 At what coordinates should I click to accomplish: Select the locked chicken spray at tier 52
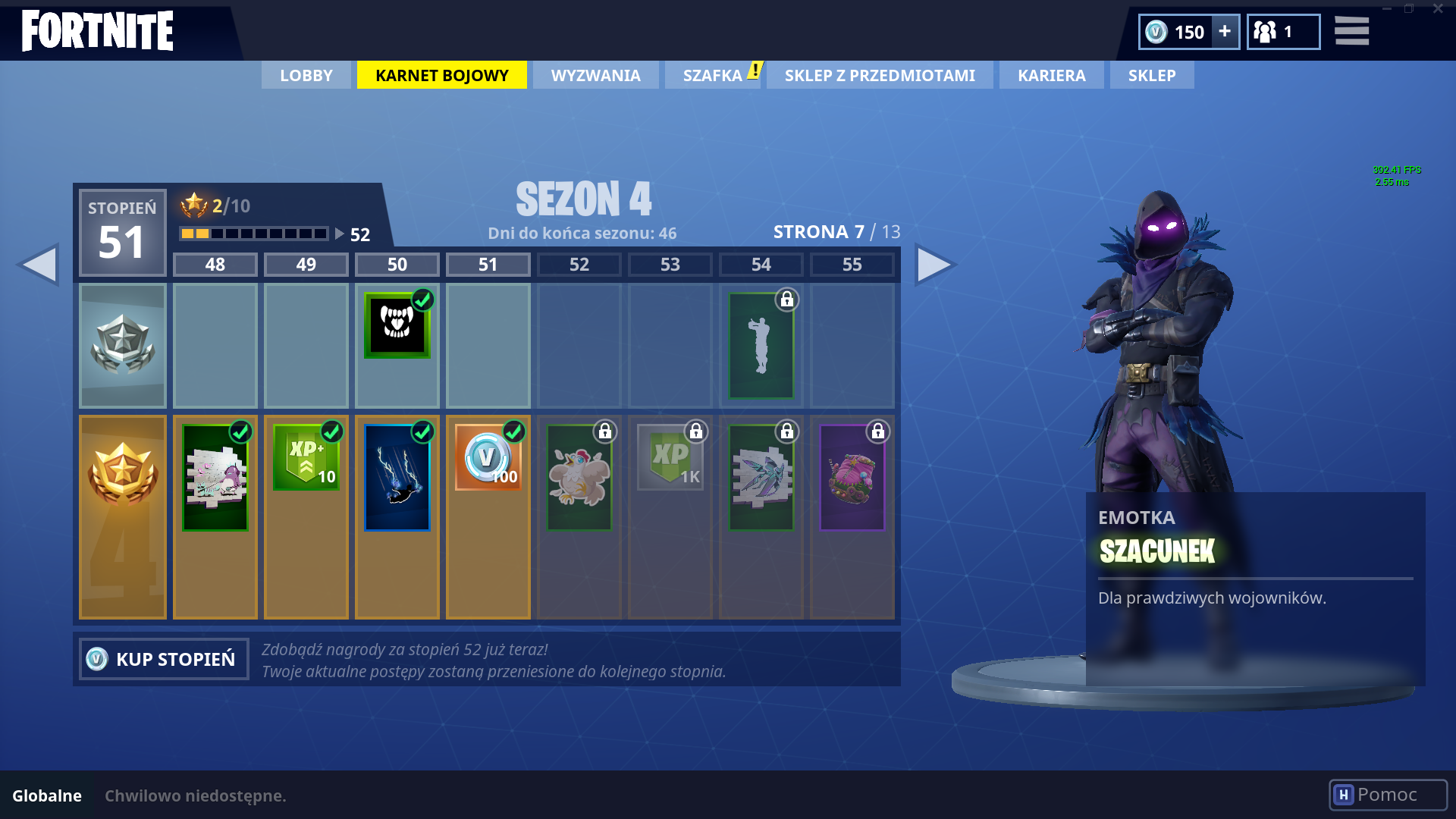coord(579,476)
